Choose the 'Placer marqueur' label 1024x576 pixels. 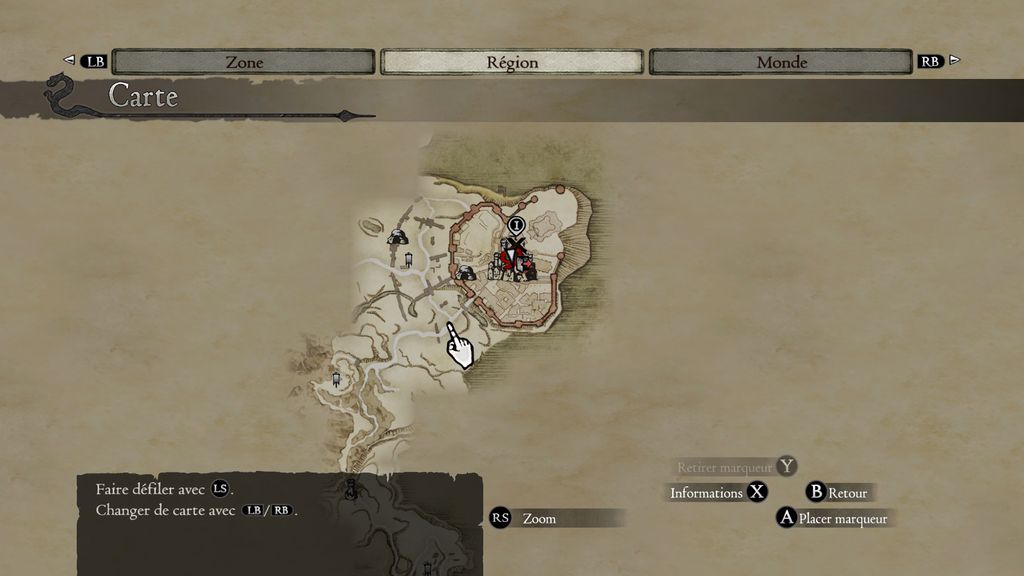(x=842, y=519)
